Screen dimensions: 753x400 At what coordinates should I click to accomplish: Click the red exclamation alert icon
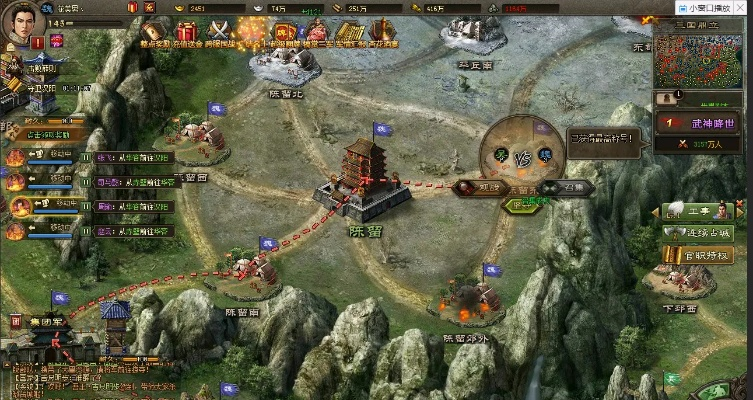click(x=37, y=43)
